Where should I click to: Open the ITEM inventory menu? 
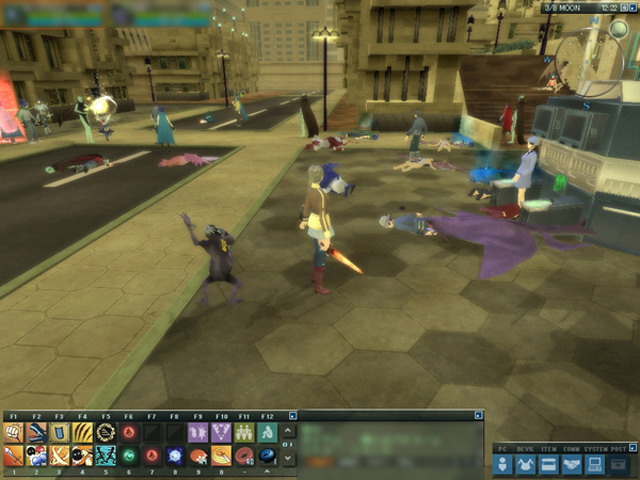[x=549, y=465]
